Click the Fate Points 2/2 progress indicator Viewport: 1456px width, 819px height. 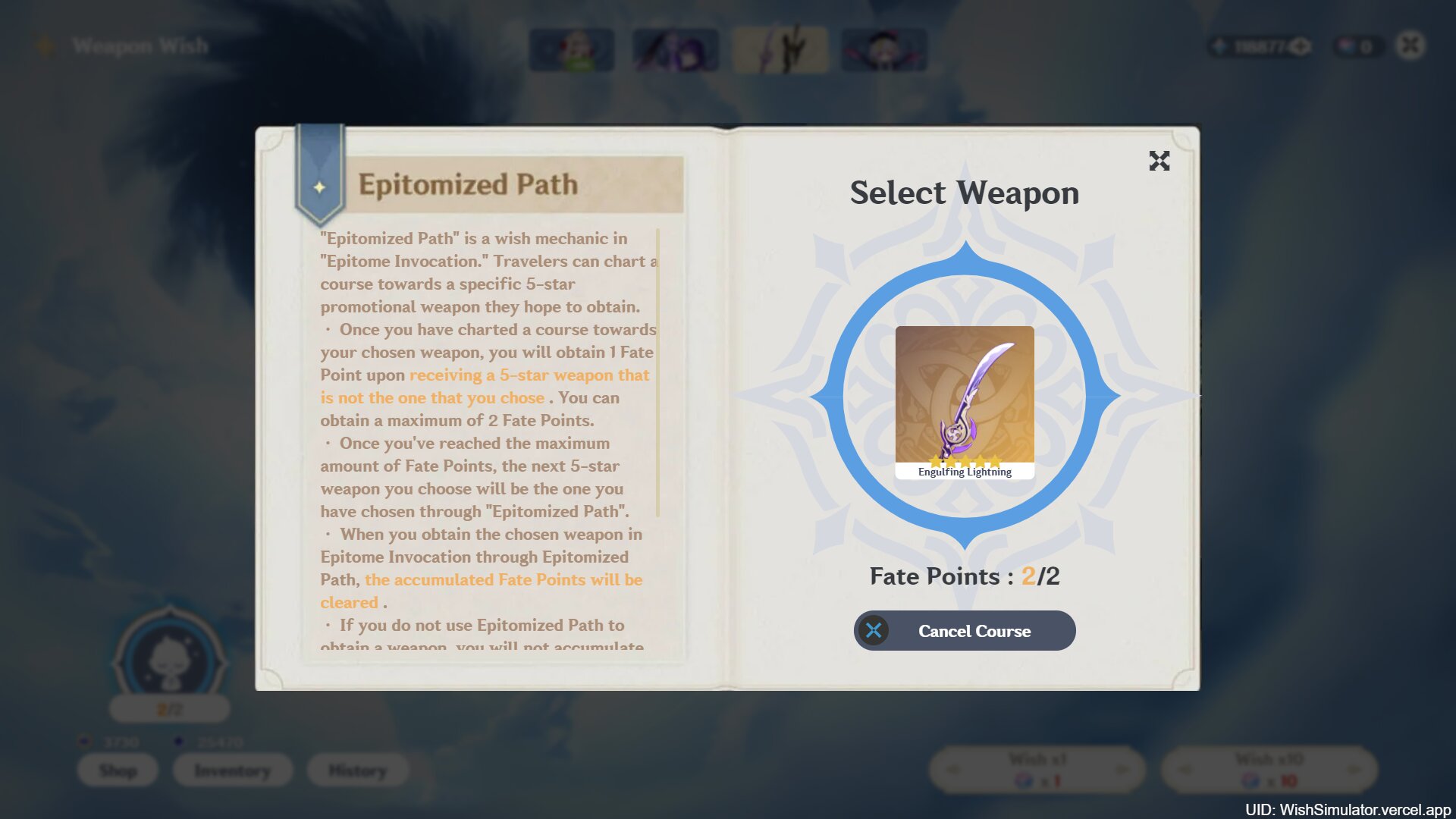pyautogui.click(x=964, y=576)
